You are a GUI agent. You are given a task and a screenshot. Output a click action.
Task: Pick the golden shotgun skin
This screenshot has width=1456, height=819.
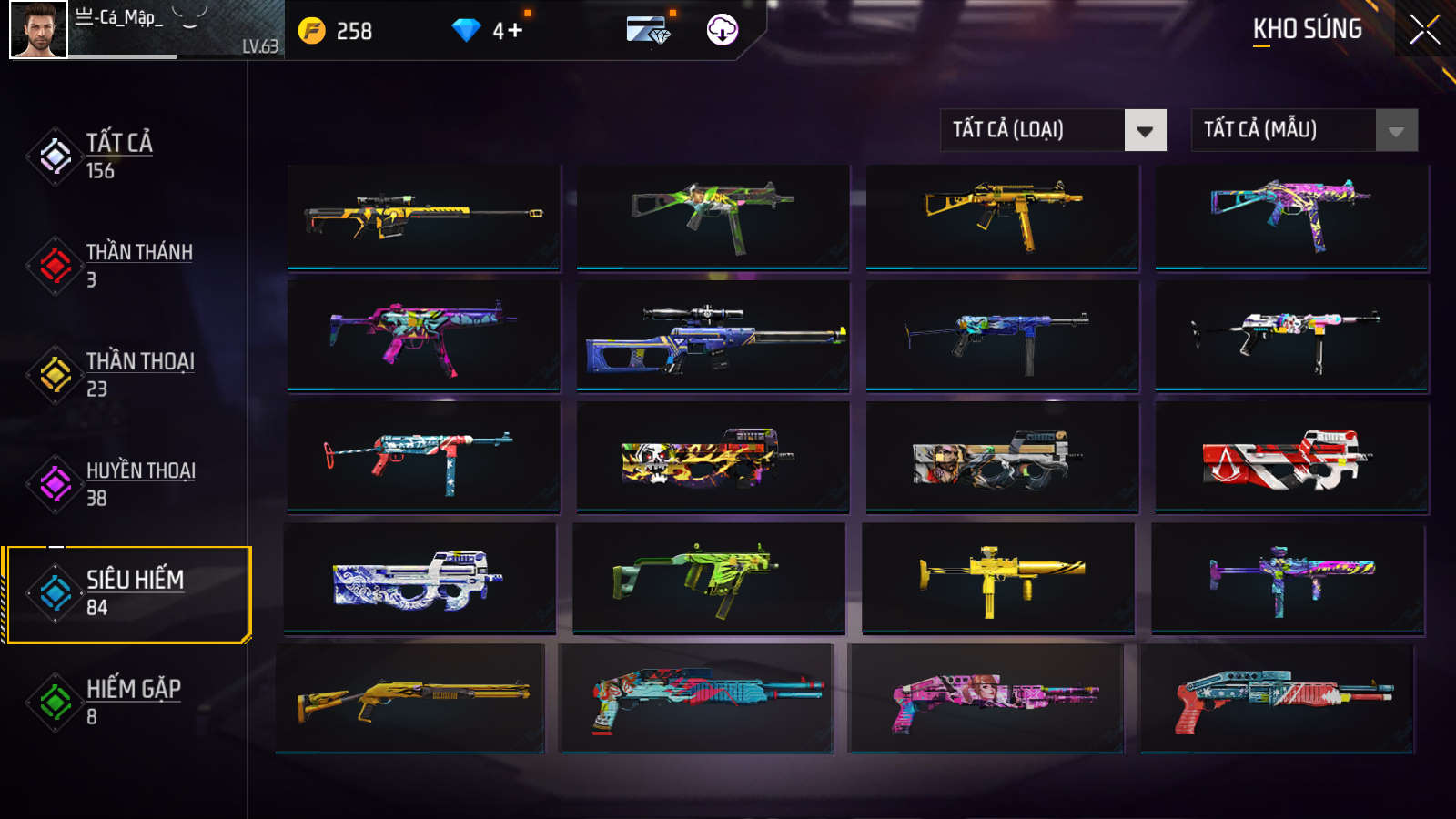click(410, 698)
